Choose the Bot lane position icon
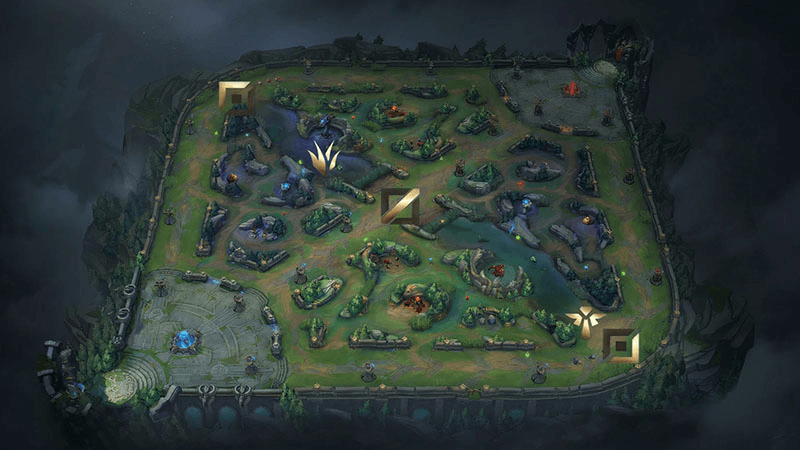 click(x=624, y=347)
